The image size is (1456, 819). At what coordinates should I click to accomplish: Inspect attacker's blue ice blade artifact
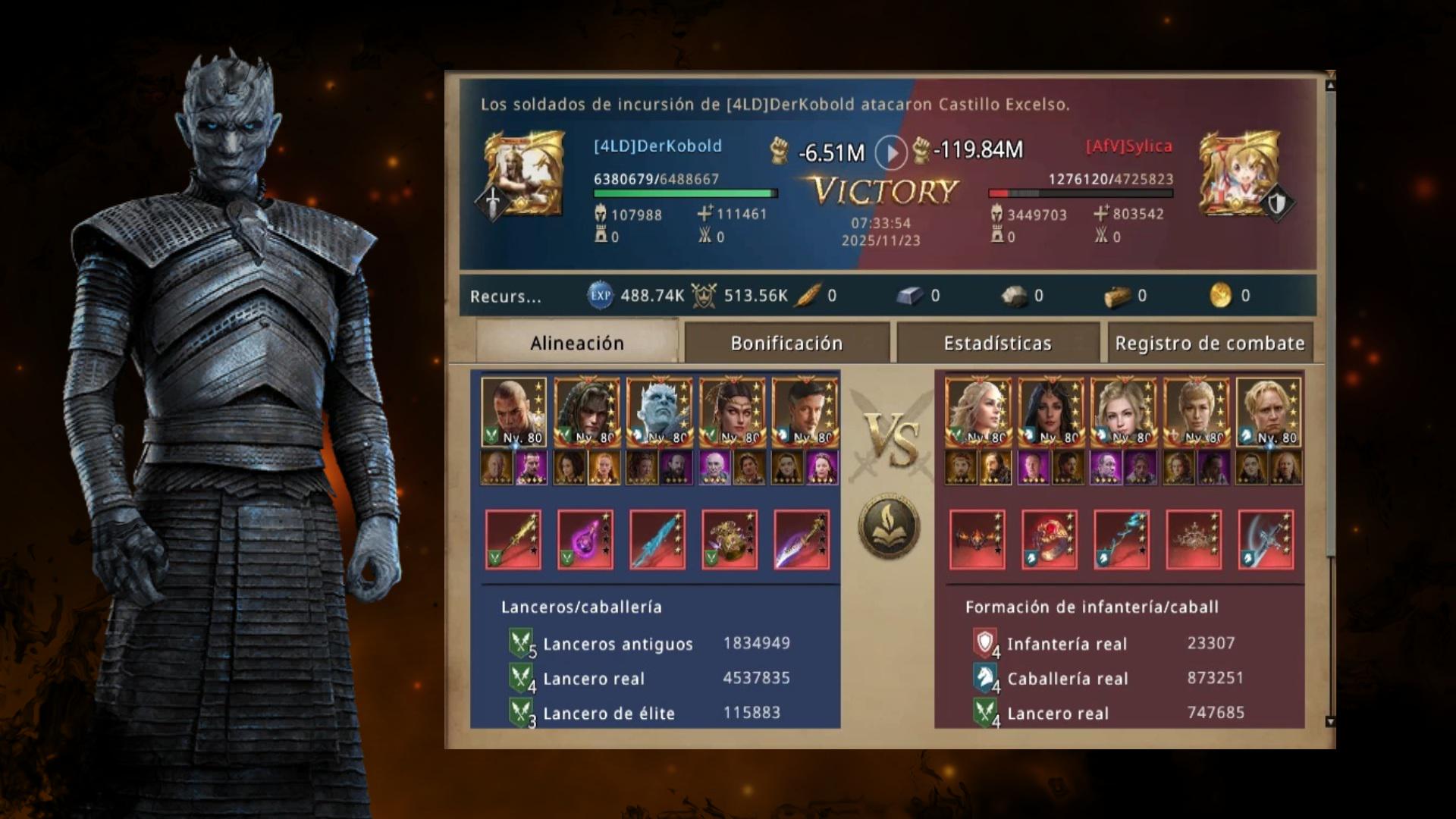point(657,539)
